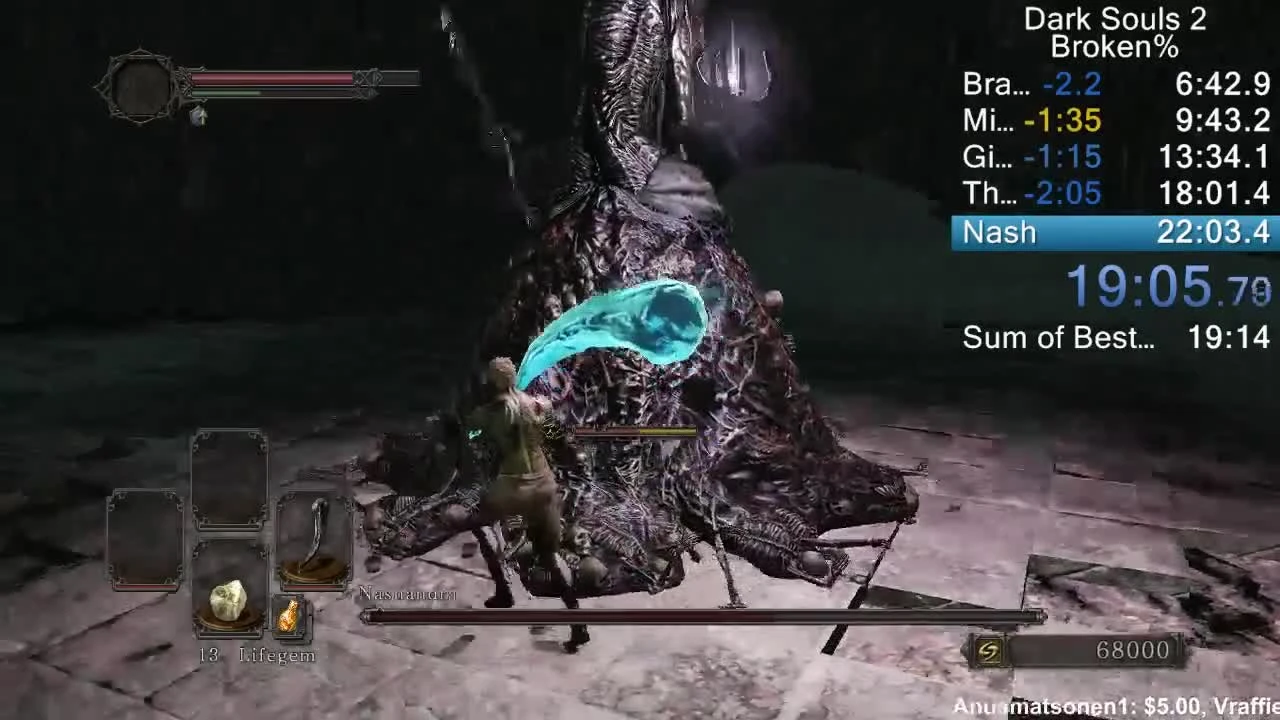Click the -2.2 delta on the first split
Viewport: 1280px width, 720px height.
pyautogui.click(x=1069, y=85)
